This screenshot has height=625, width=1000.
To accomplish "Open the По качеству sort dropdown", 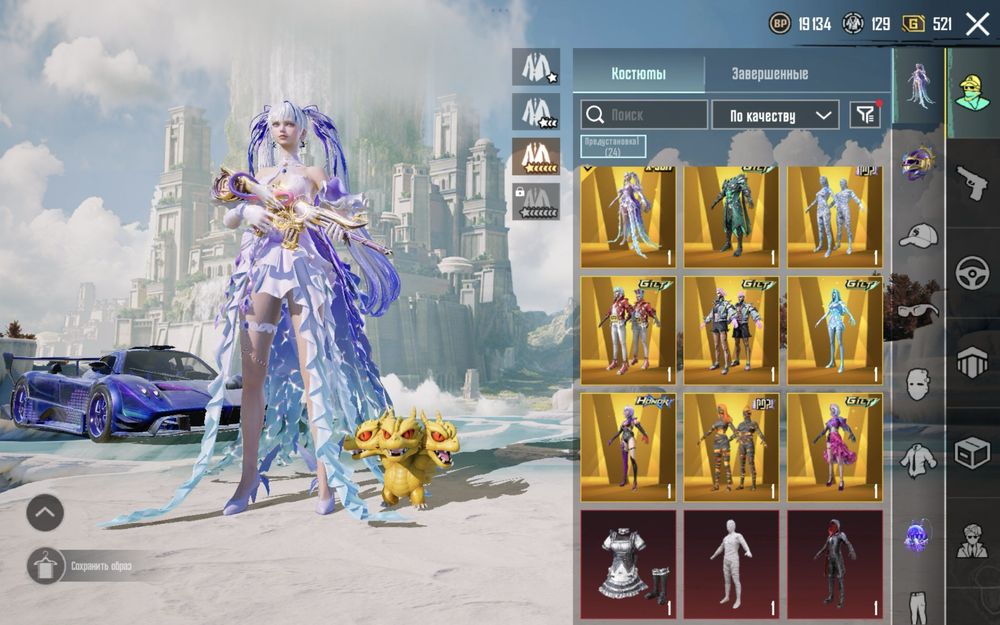I will point(774,115).
